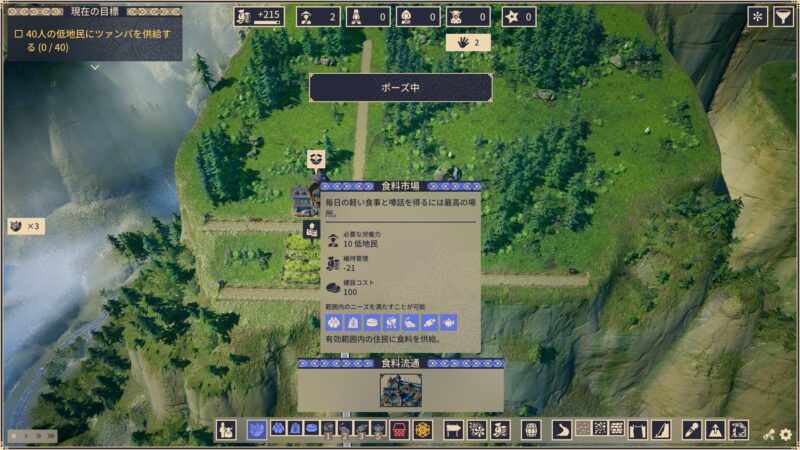Viewport: 800px width, 450px height.
Task: Expand the 現在の目標 objectives panel arrow
Action: coord(94,68)
